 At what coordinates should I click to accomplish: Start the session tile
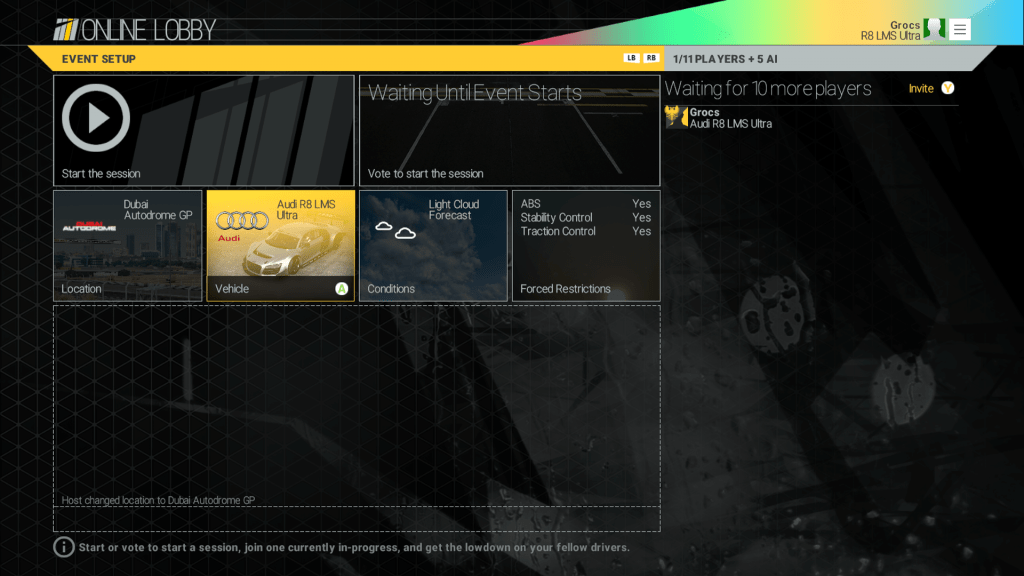(203, 130)
